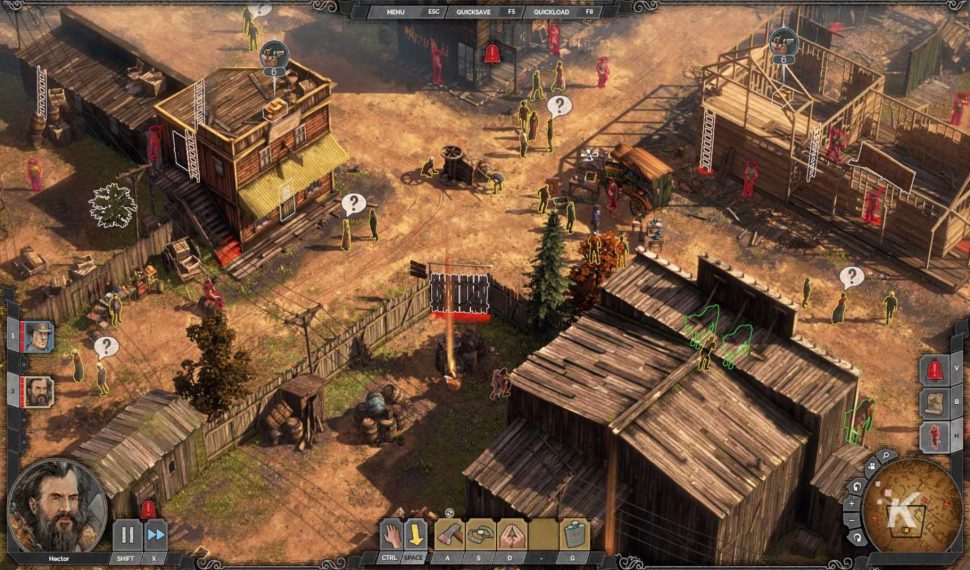Activate the hand interact action

tap(391, 533)
